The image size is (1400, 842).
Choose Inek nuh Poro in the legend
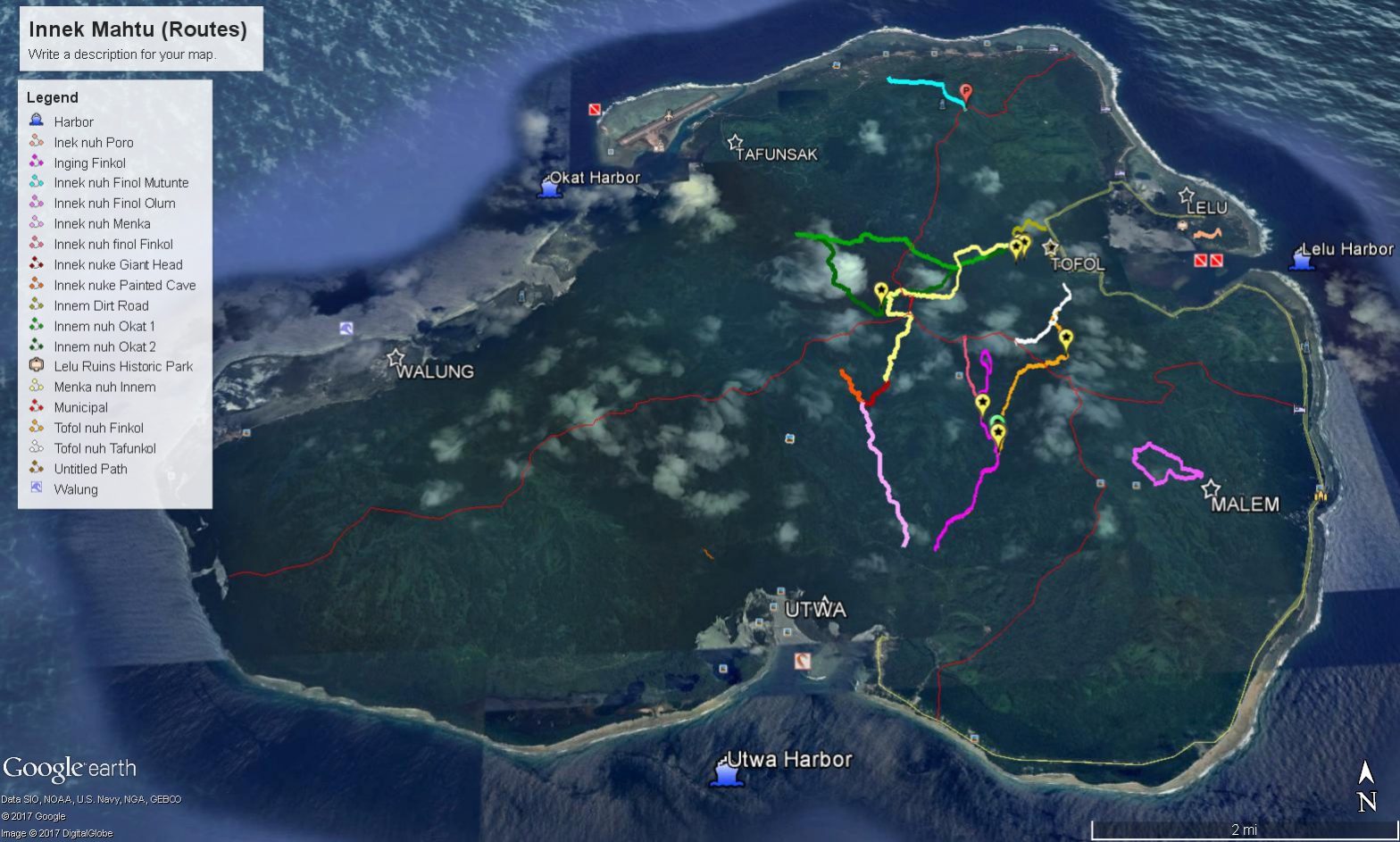[93, 143]
